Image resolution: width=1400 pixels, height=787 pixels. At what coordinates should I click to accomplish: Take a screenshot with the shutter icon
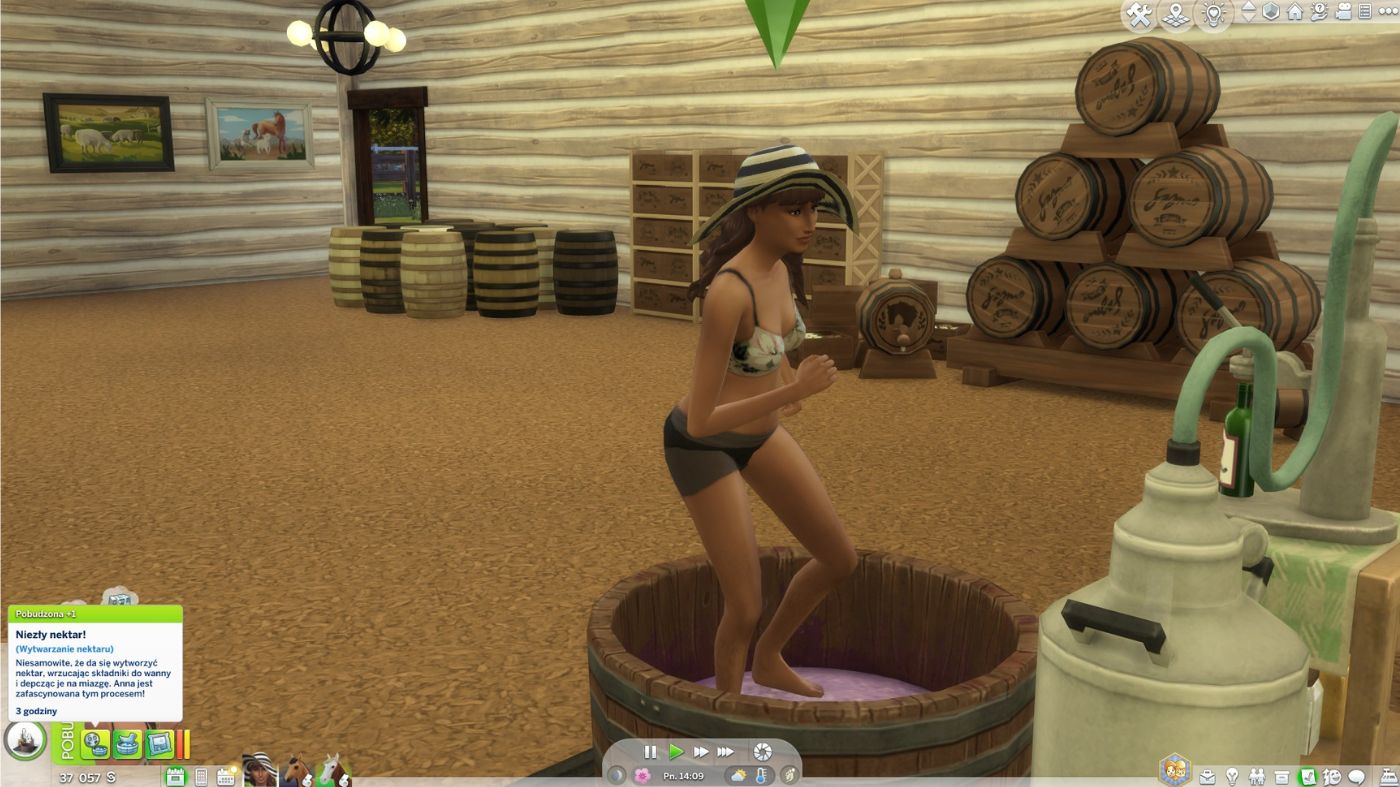pos(762,752)
